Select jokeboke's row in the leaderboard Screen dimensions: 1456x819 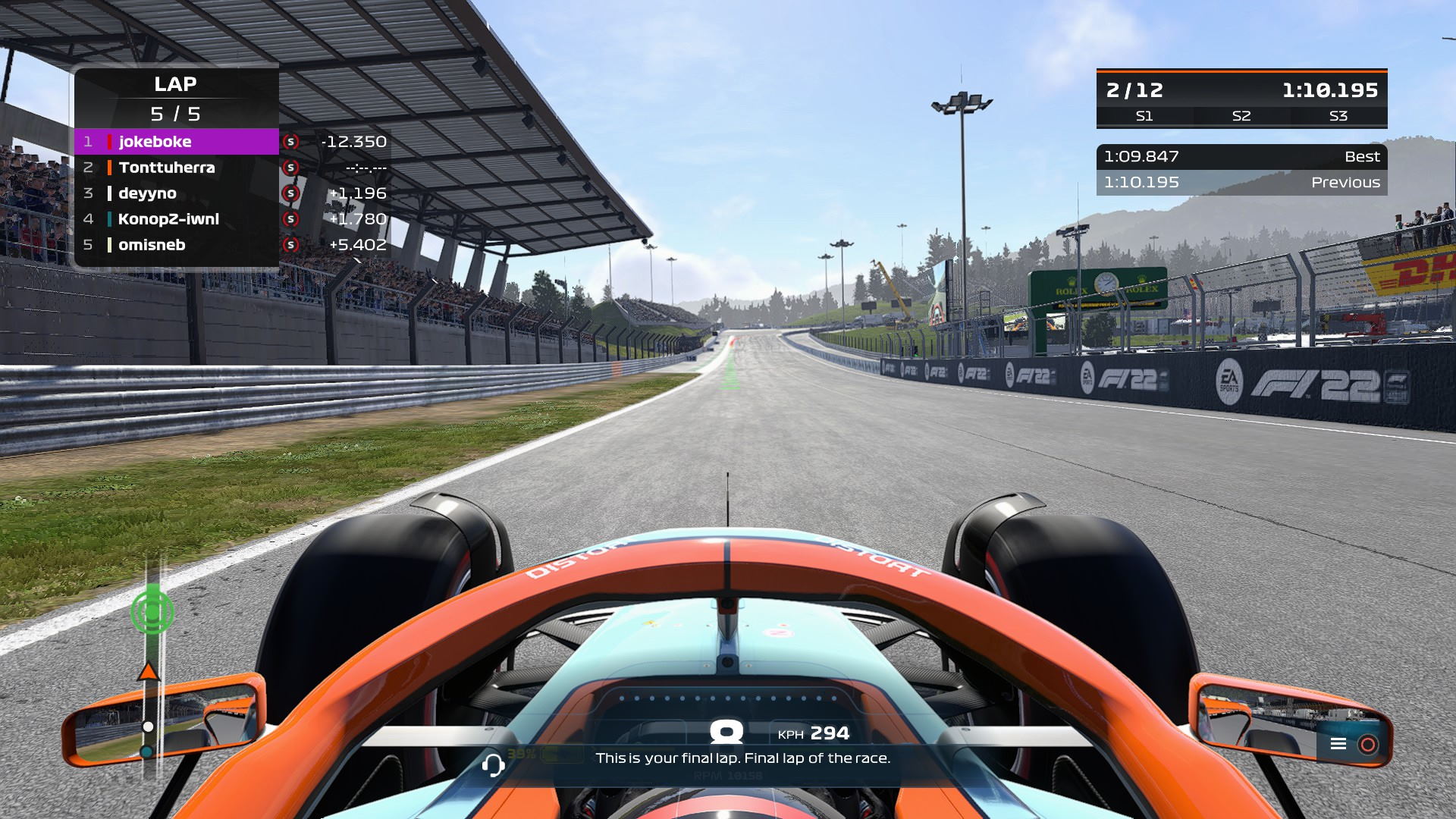pyautogui.click(x=176, y=142)
